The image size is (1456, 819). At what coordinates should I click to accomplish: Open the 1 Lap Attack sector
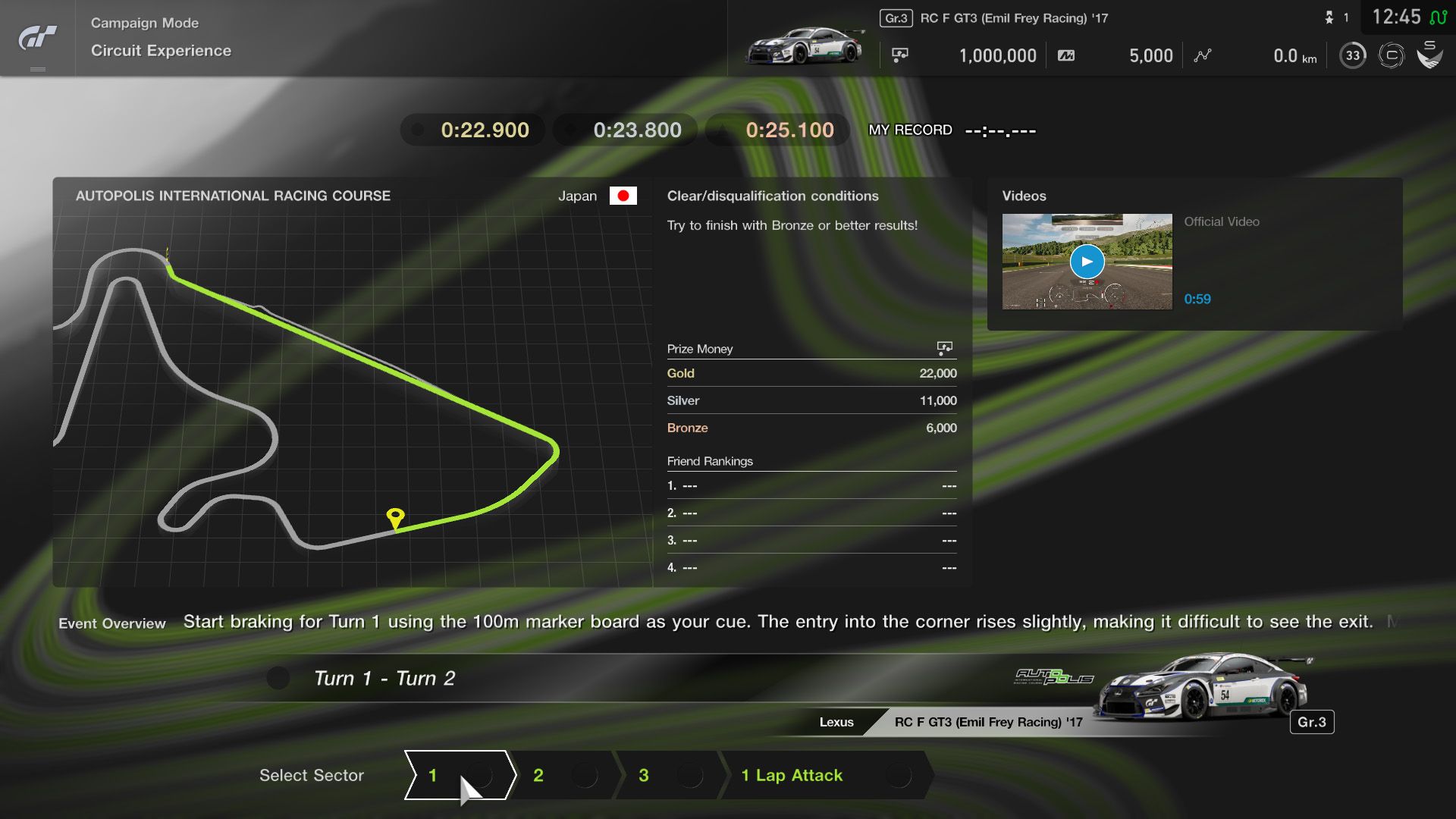tap(791, 776)
